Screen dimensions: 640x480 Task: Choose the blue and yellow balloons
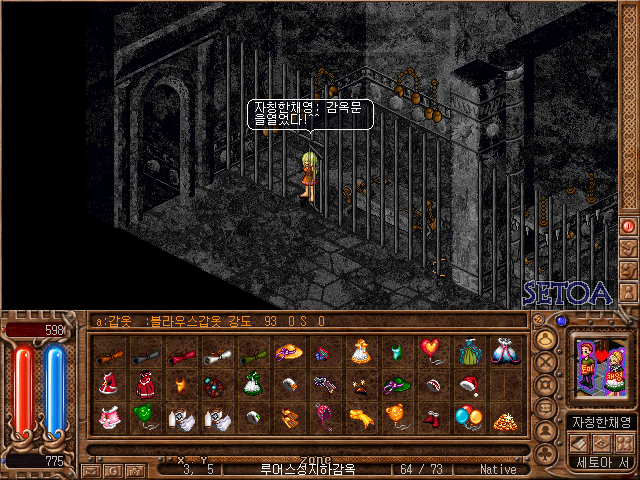pyautogui.click(x=467, y=416)
